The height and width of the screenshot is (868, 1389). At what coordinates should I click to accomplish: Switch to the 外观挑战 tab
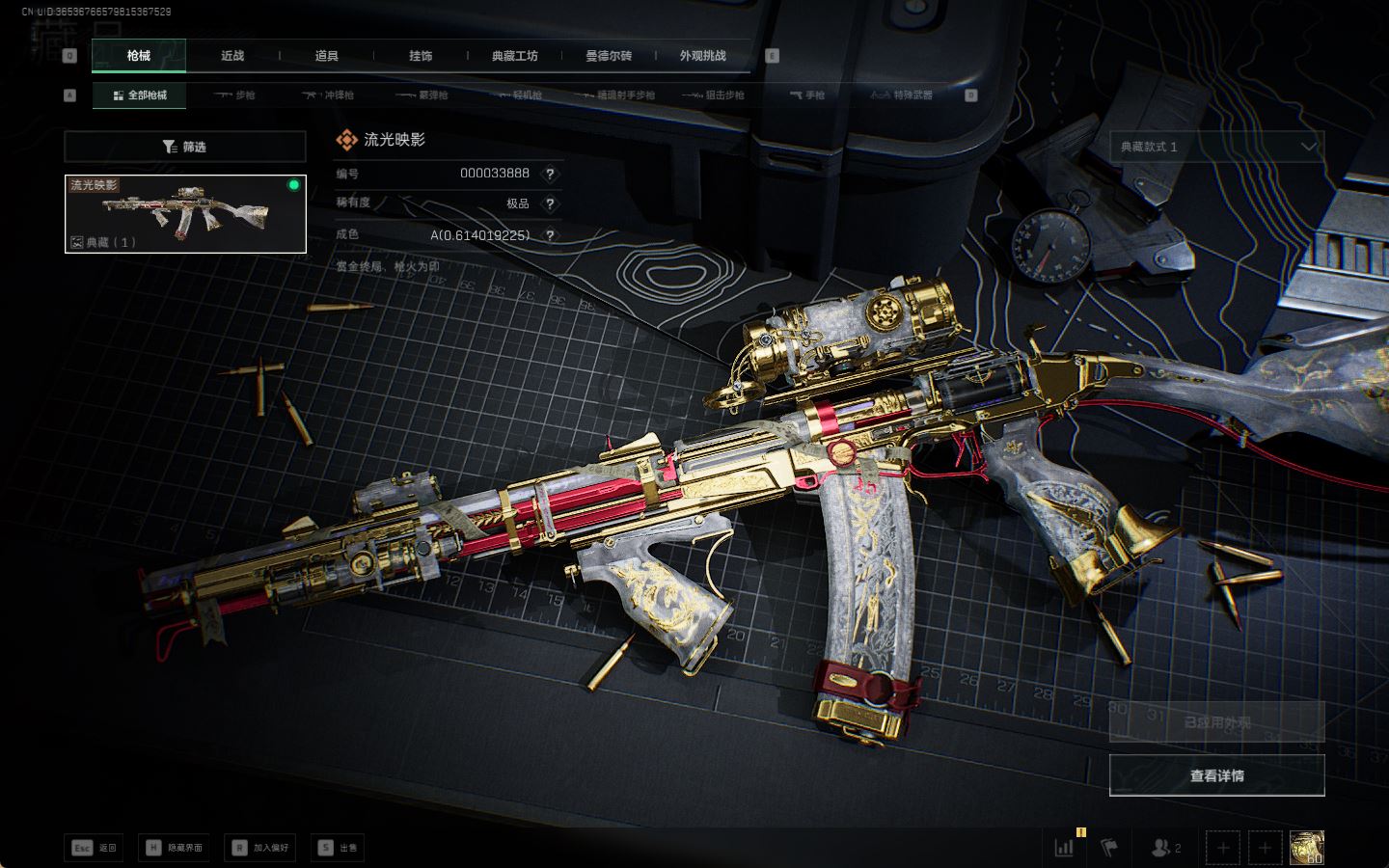pos(702,56)
